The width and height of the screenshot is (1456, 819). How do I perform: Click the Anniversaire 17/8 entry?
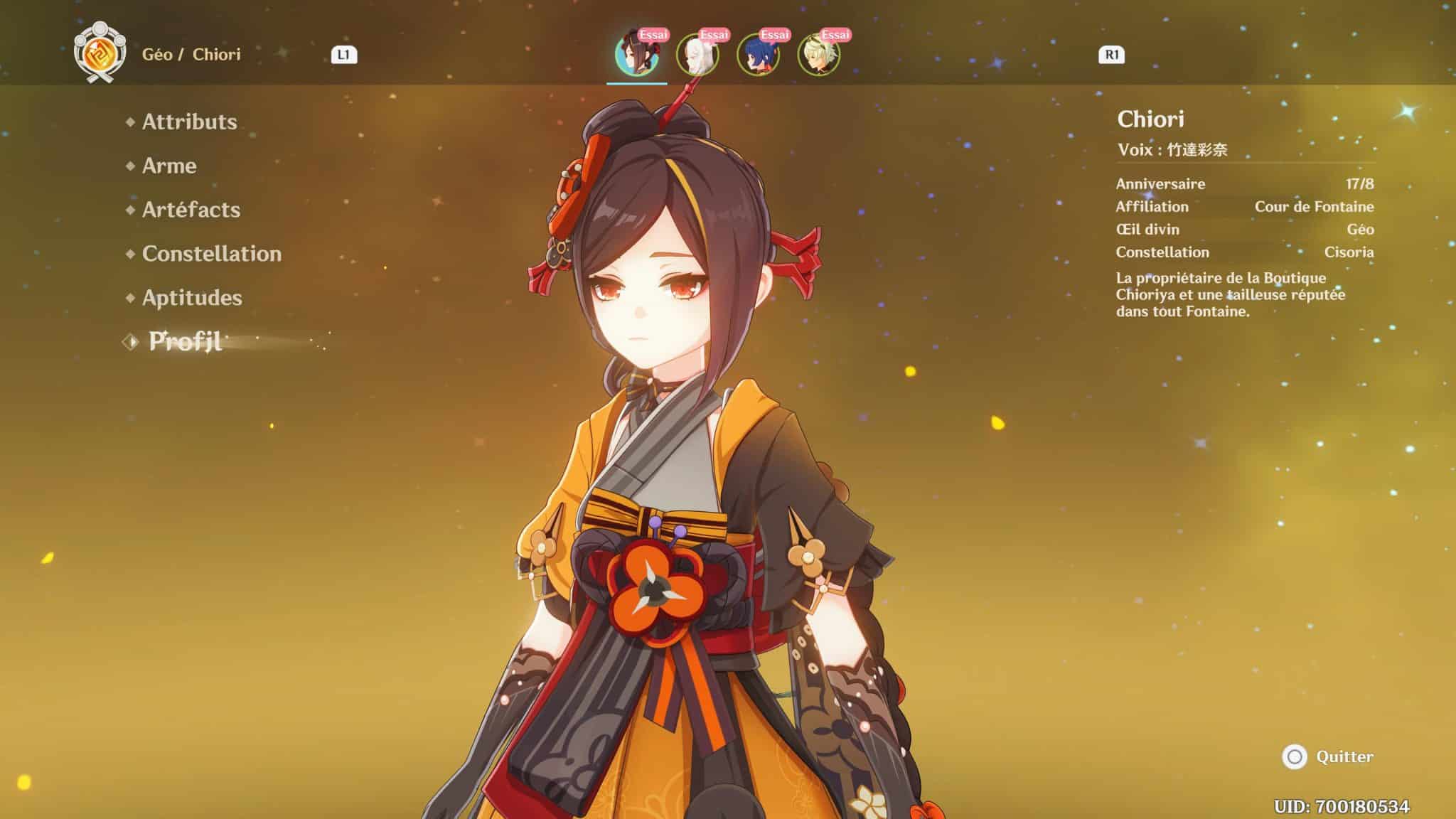pyautogui.click(x=1209, y=183)
